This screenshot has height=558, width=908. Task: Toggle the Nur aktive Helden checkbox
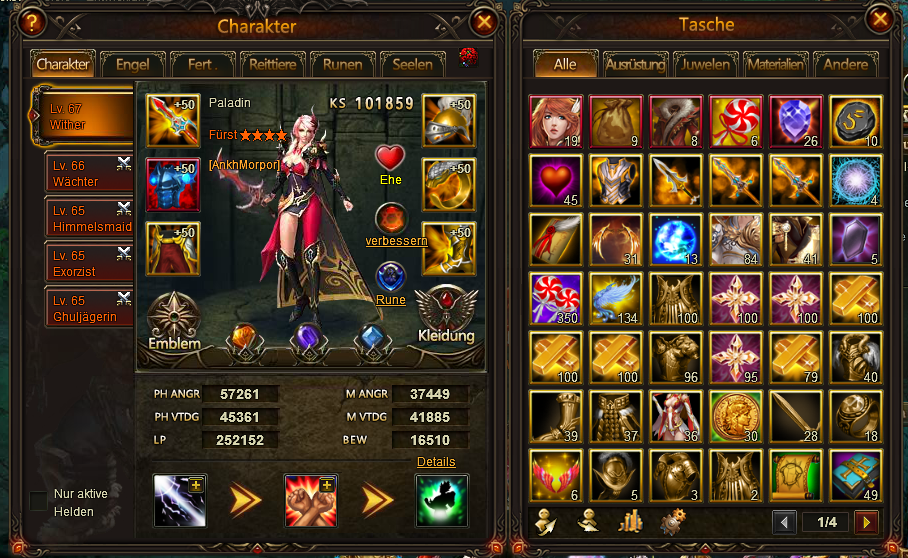tap(37, 502)
